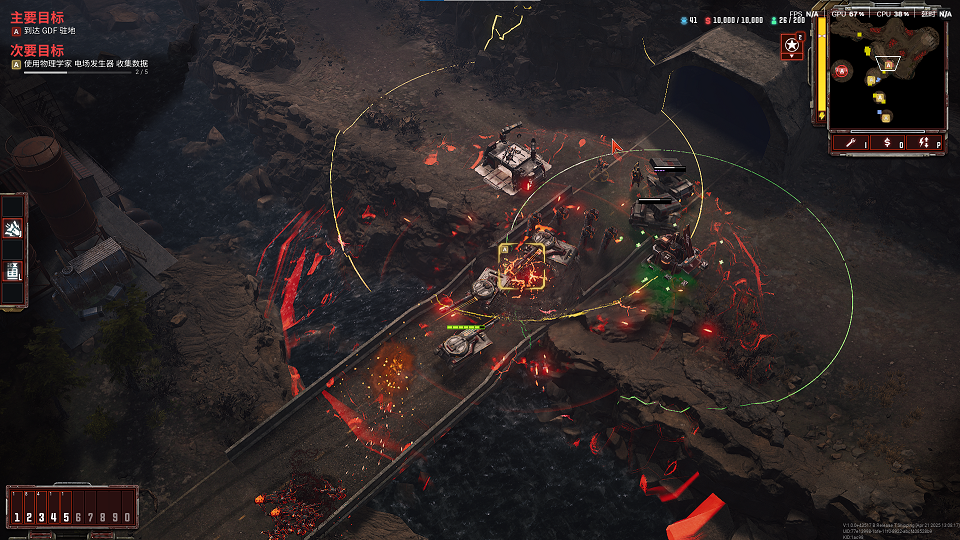Use the field generator device icon
The image size is (960, 540).
[x=14, y=269]
